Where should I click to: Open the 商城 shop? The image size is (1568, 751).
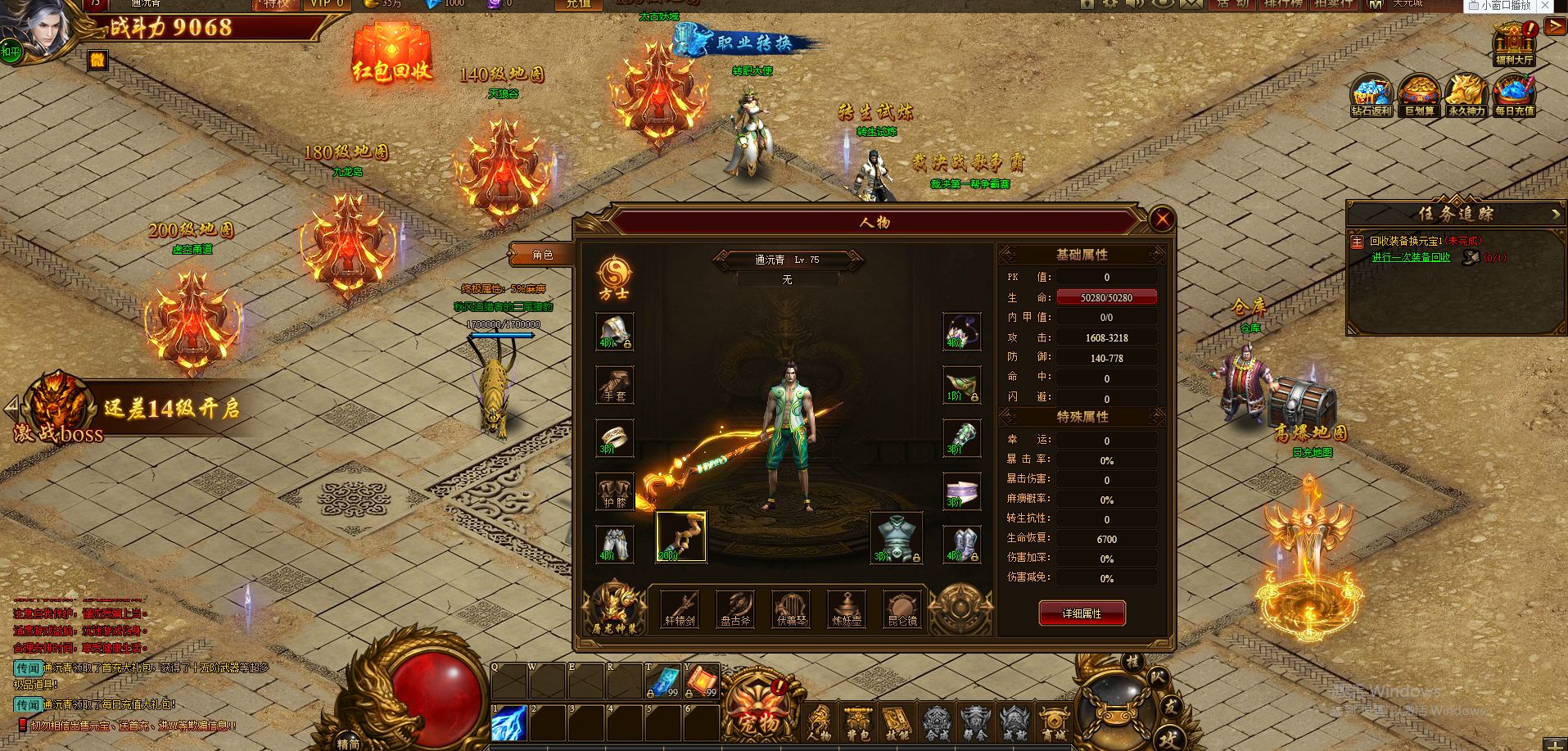[x=1053, y=724]
